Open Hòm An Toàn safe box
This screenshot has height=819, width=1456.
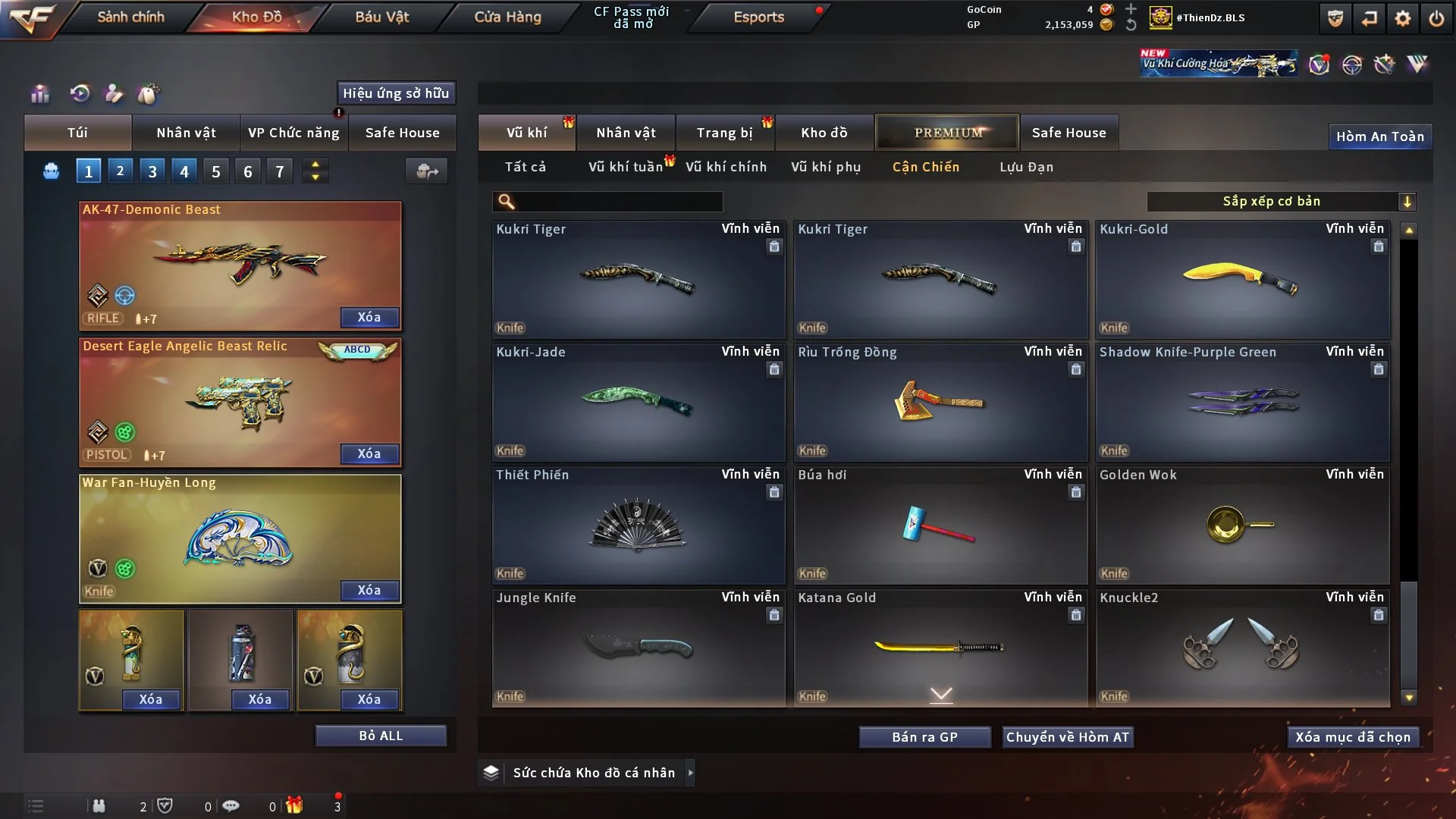(x=1379, y=136)
